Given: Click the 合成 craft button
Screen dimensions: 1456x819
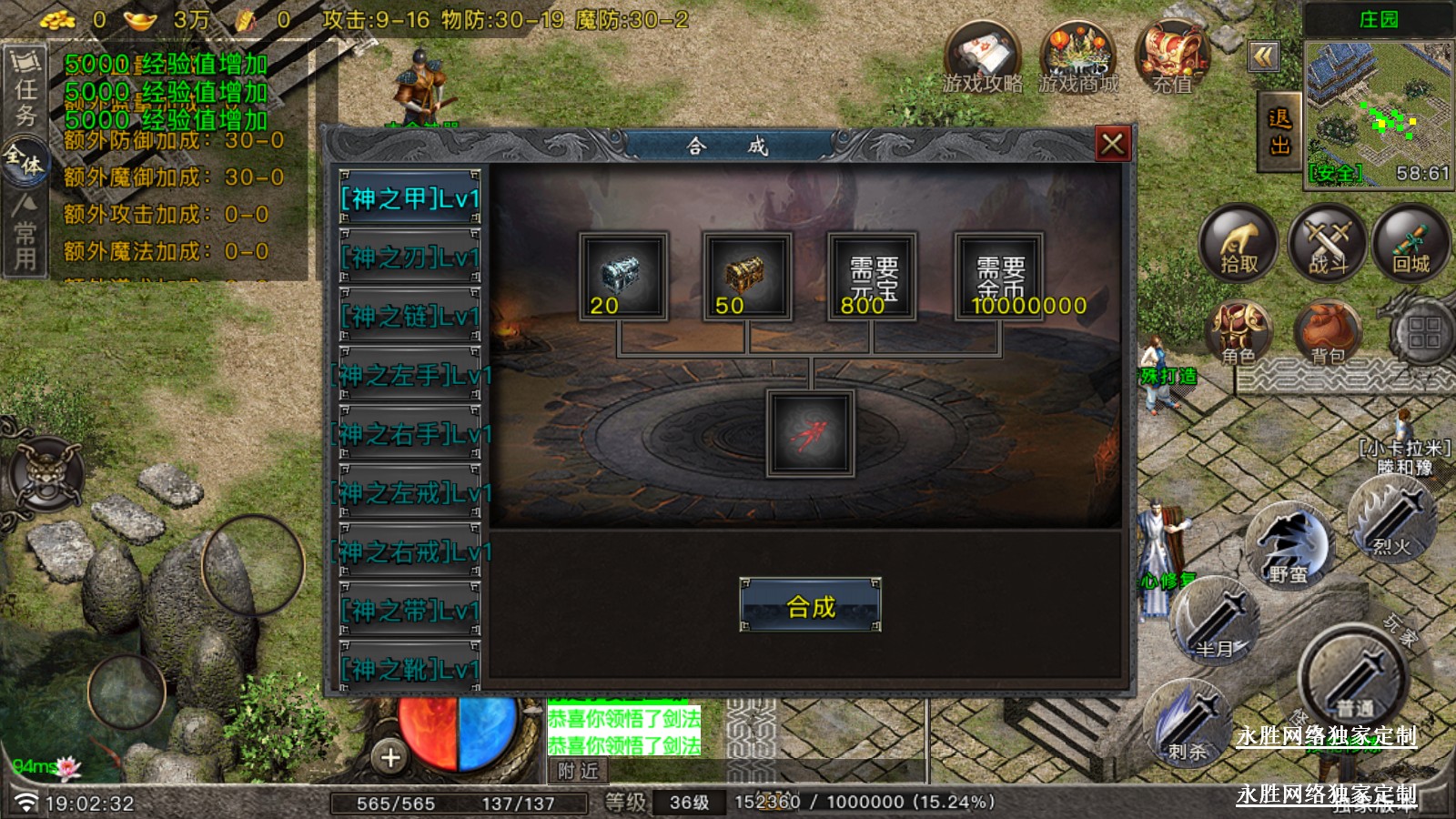Looking at the screenshot, I should pyautogui.click(x=810, y=606).
